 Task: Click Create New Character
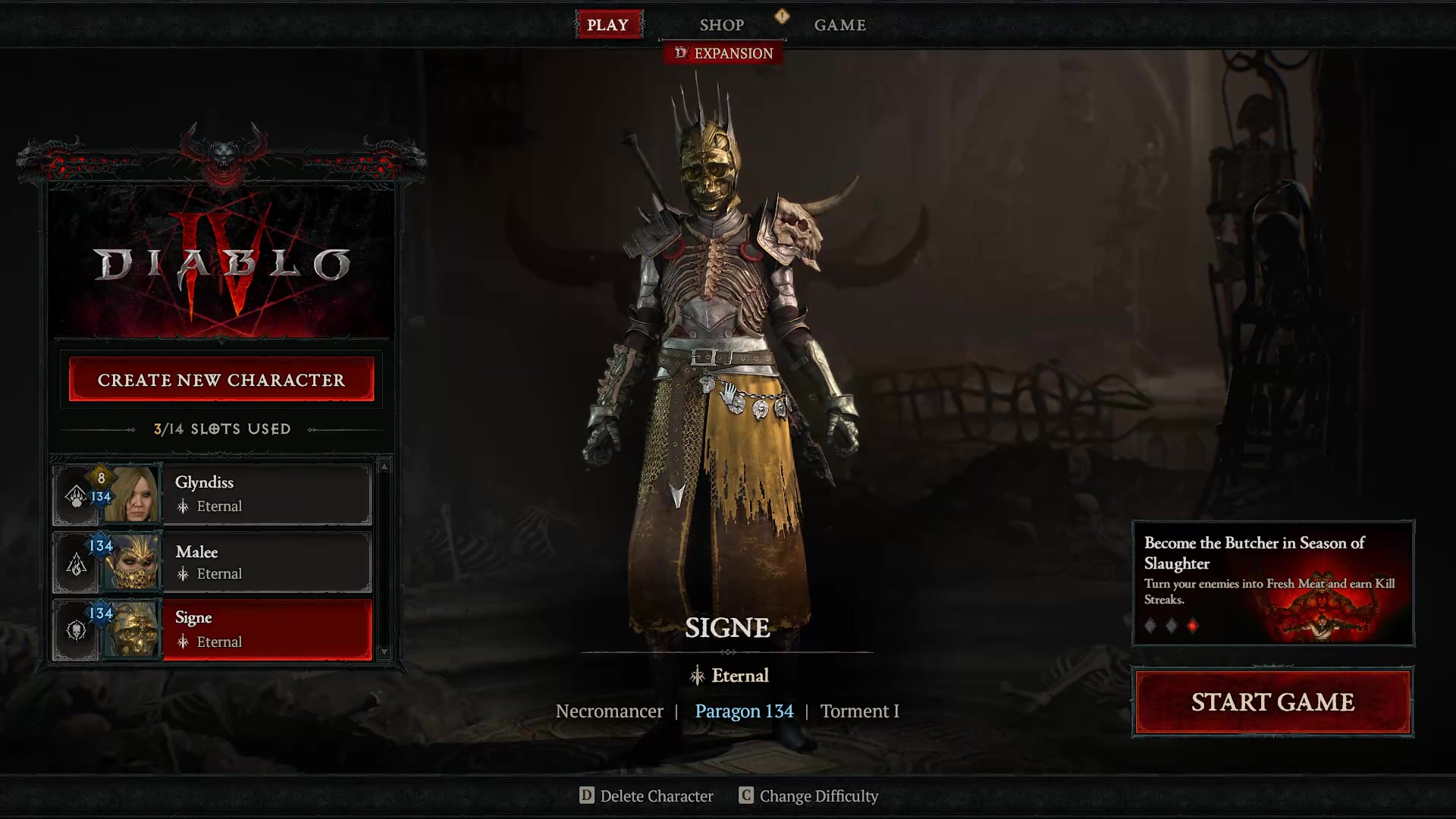(221, 379)
